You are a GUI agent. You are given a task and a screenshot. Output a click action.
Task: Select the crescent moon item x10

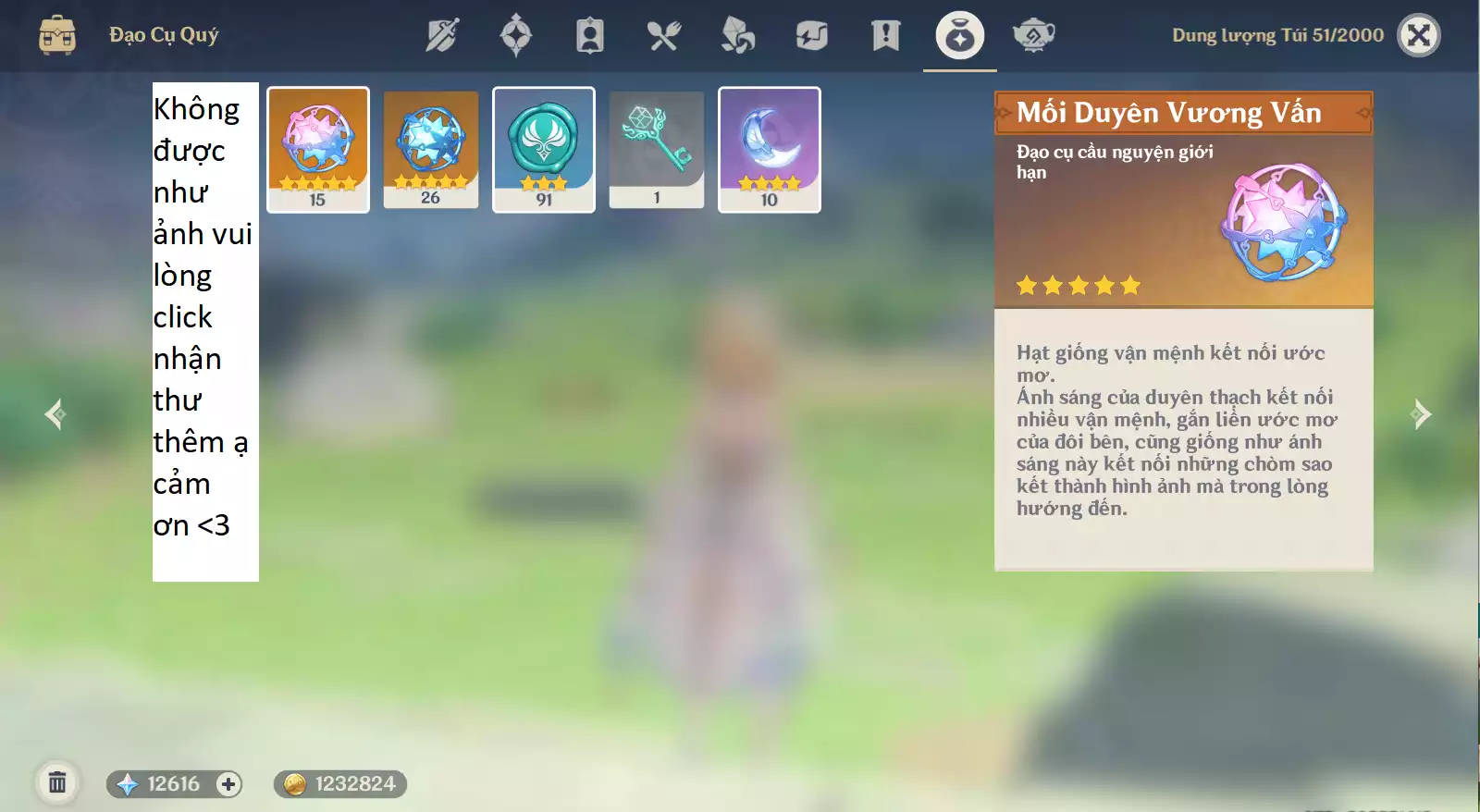point(769,148)
